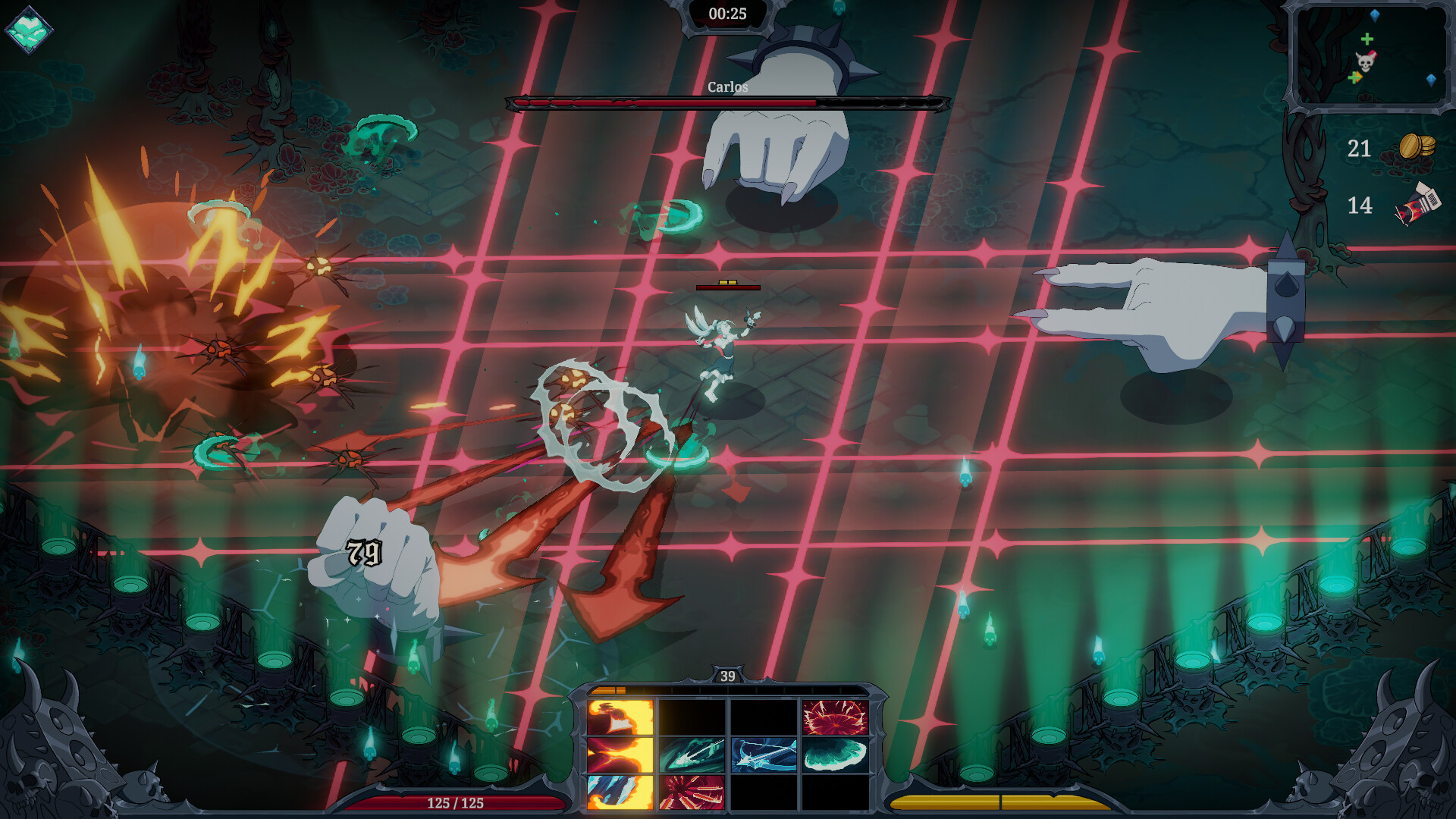This screenshot has height=819, width=1456.
Task: Choose the blue ice crossbow ability
Action: [764, 755]
